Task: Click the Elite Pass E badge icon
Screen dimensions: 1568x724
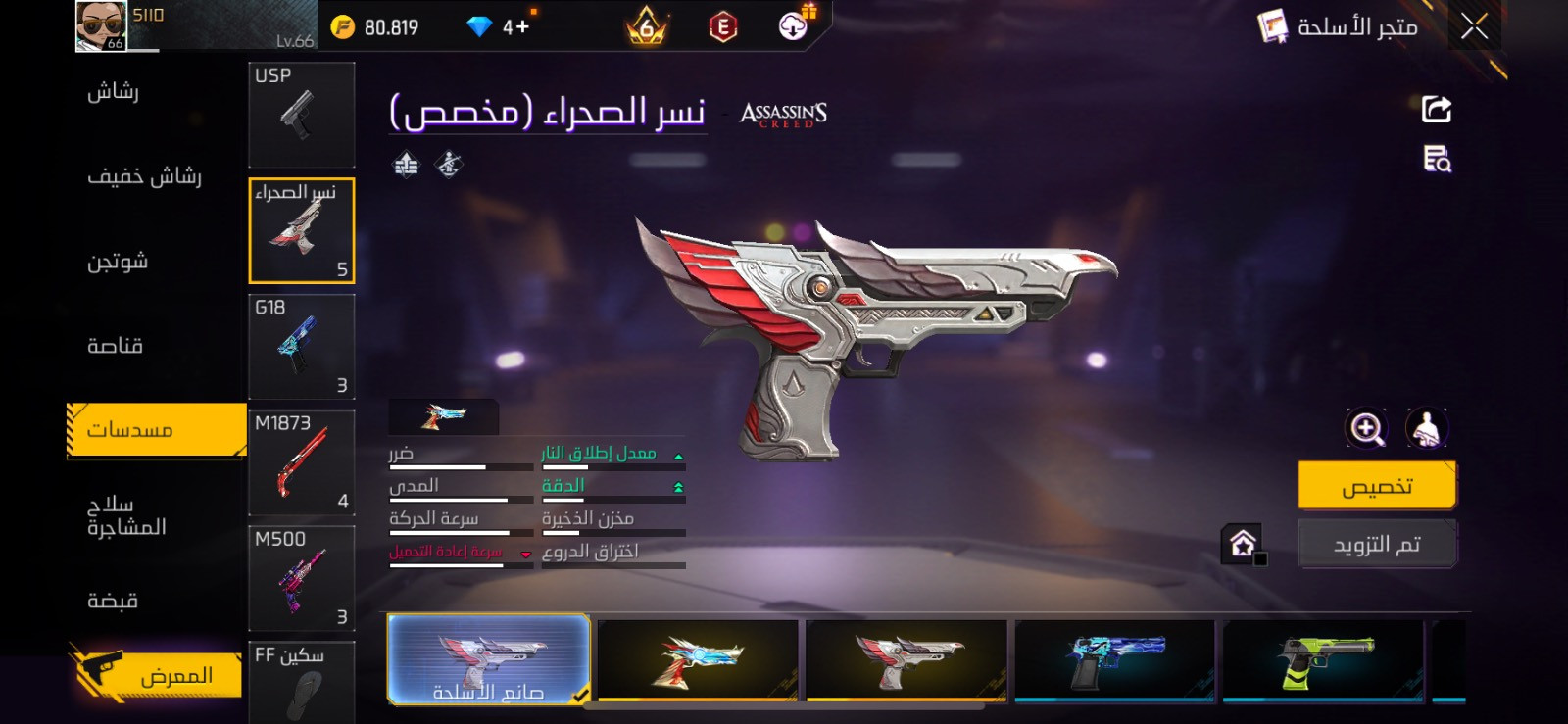Action: 723,26
